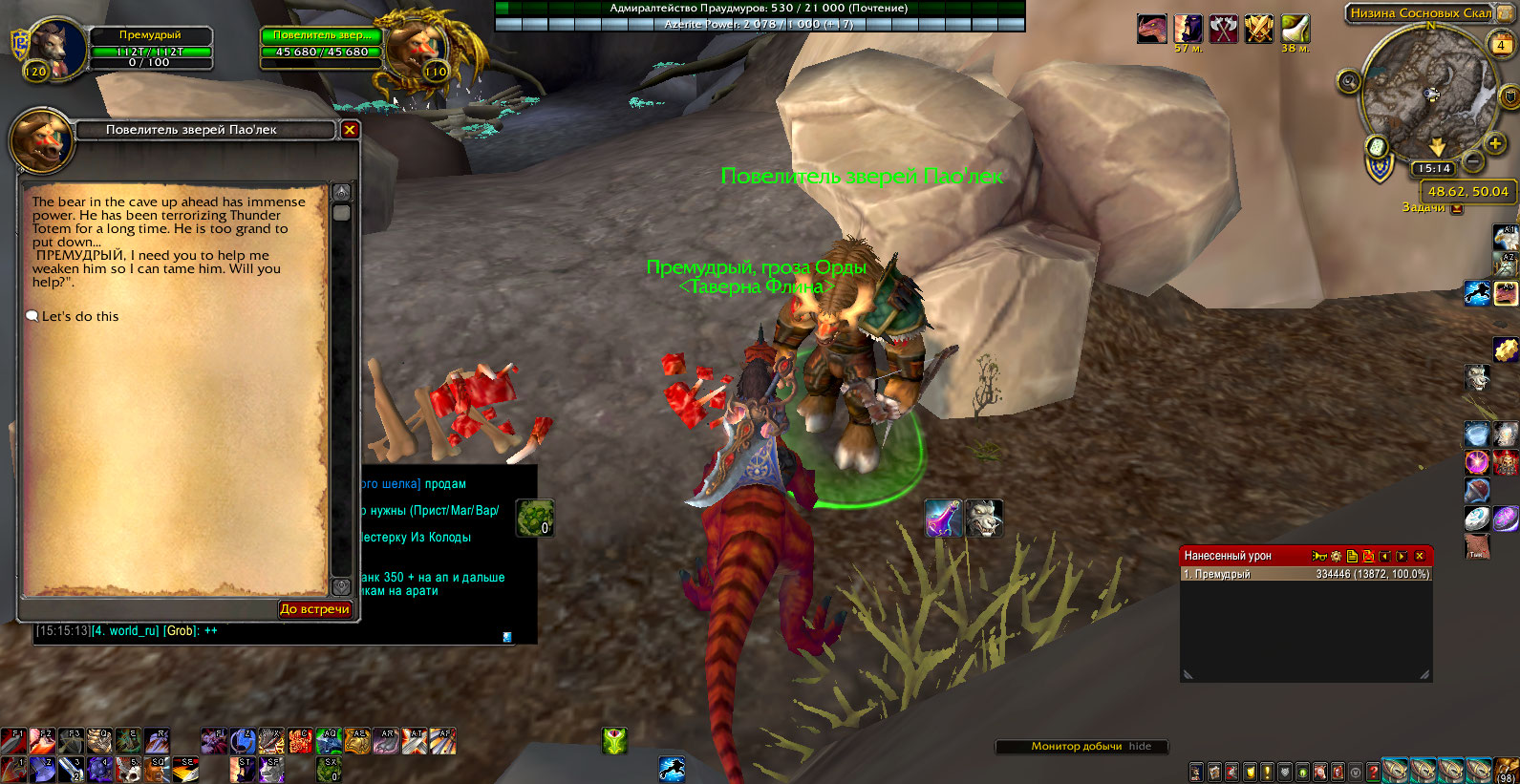Click the red raptor mount buff icon
This screenshot has width=1520, height=784.
1152,29
